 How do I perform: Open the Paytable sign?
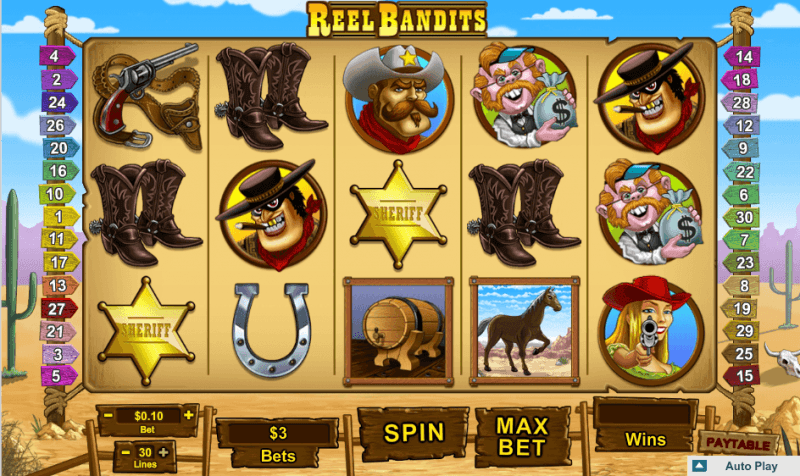point(738,442)
